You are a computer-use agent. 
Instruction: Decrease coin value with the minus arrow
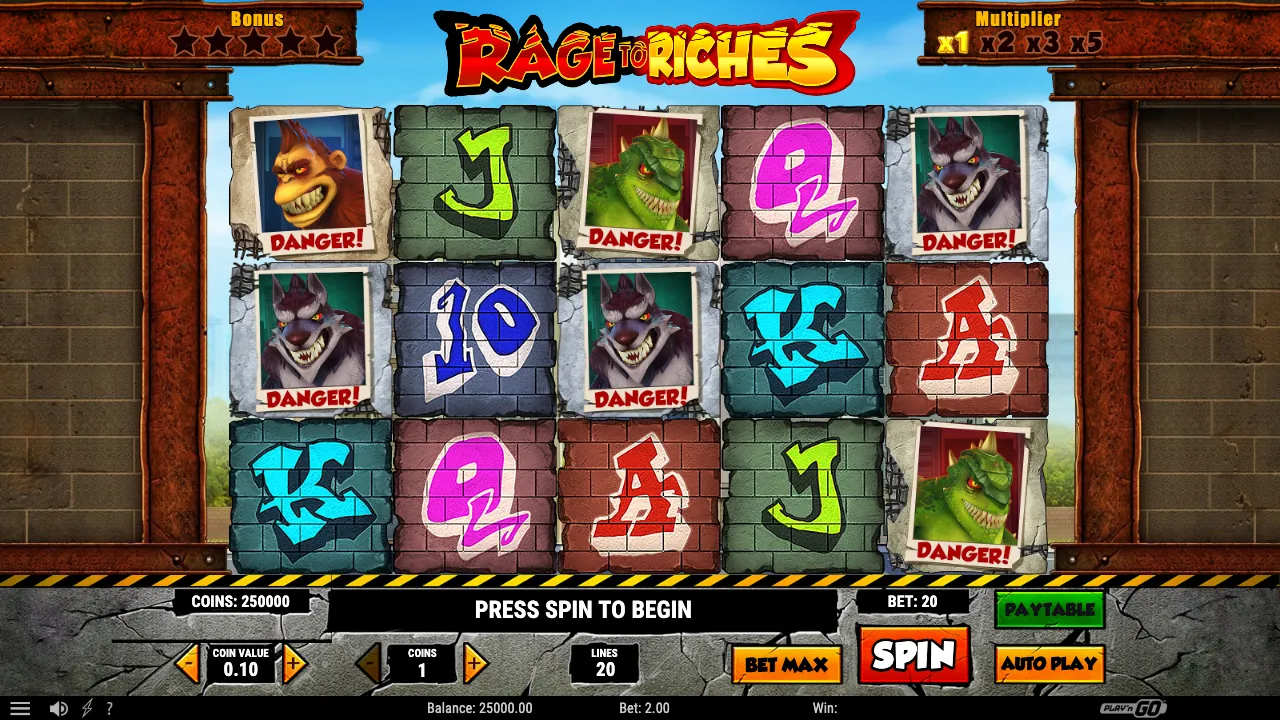[189, 663]
